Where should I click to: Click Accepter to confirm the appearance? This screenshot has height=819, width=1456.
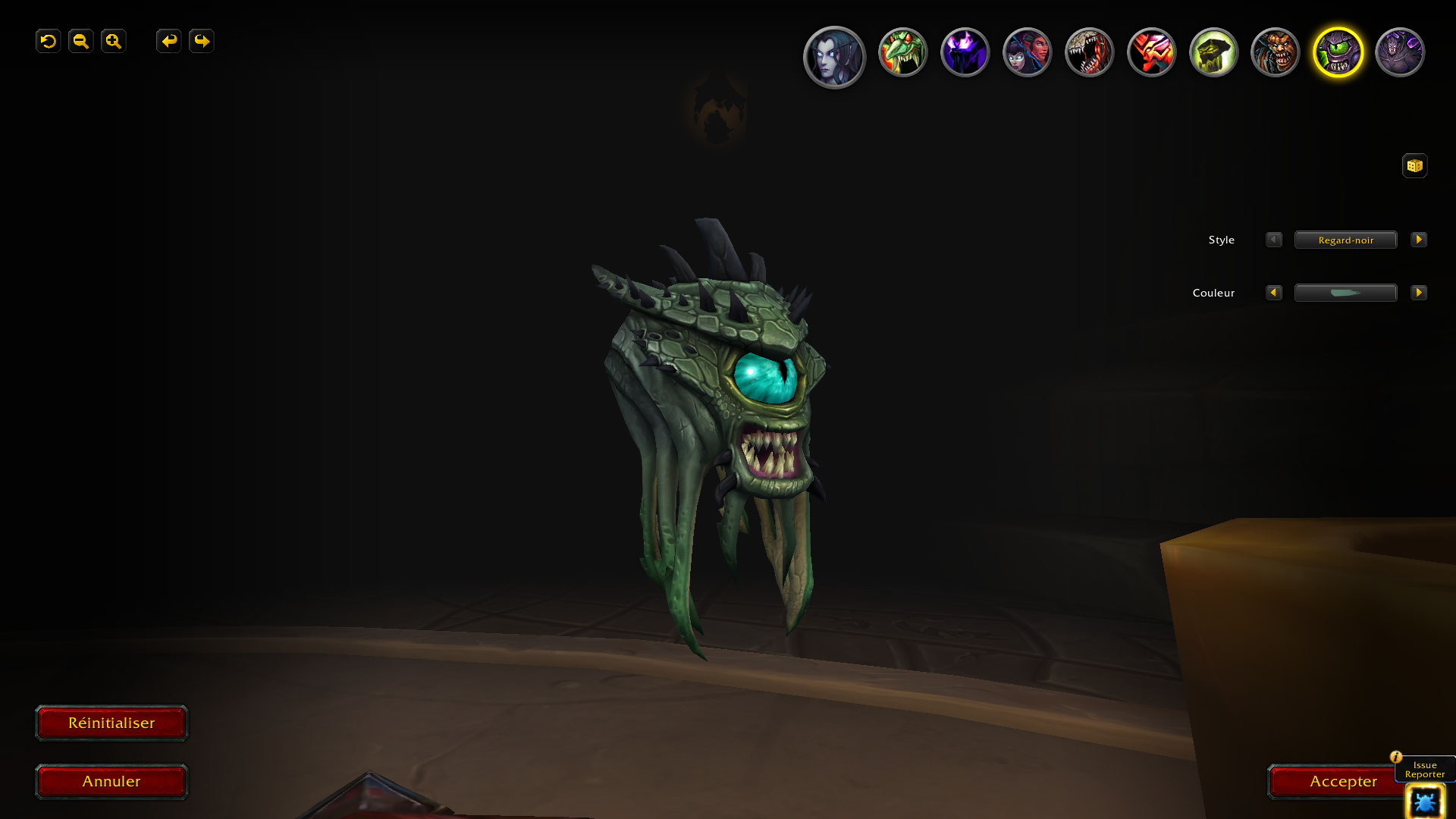(x=1342, y=781)
